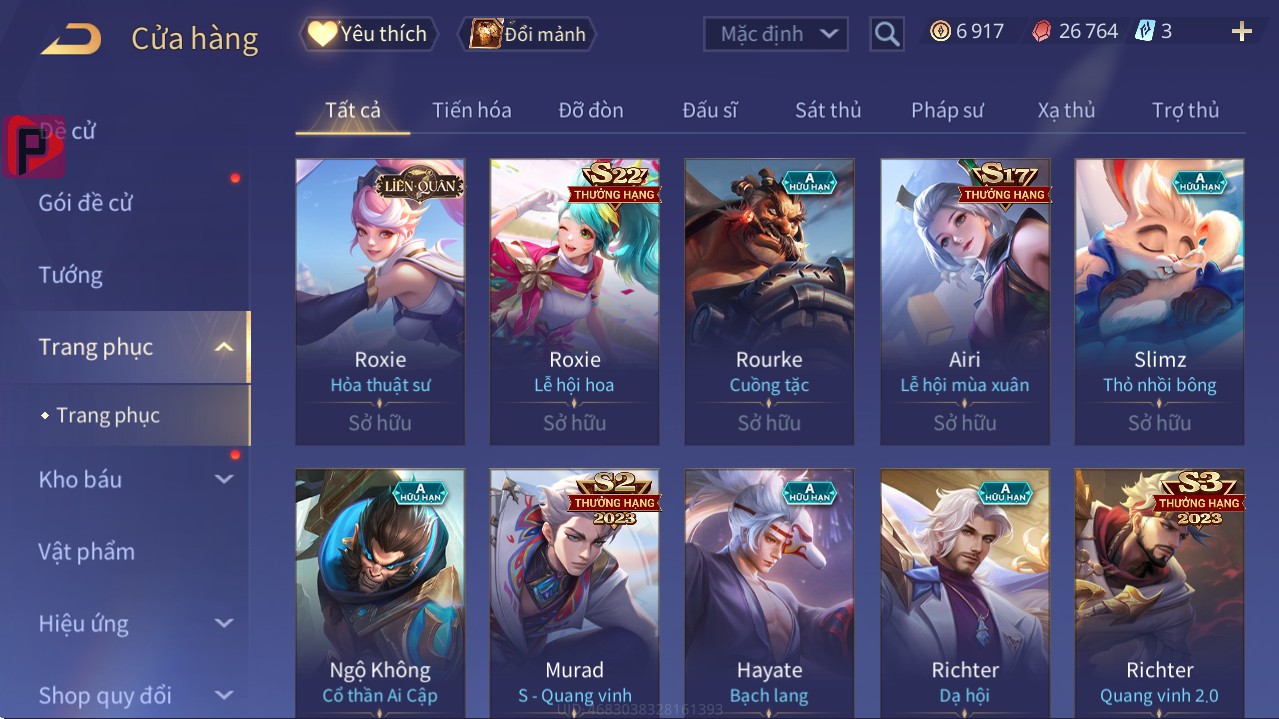Viewport: 1279px width, 719px height.
Task: Pick the Rourke Cuồng tặc skin card
Action: (769, 300)
